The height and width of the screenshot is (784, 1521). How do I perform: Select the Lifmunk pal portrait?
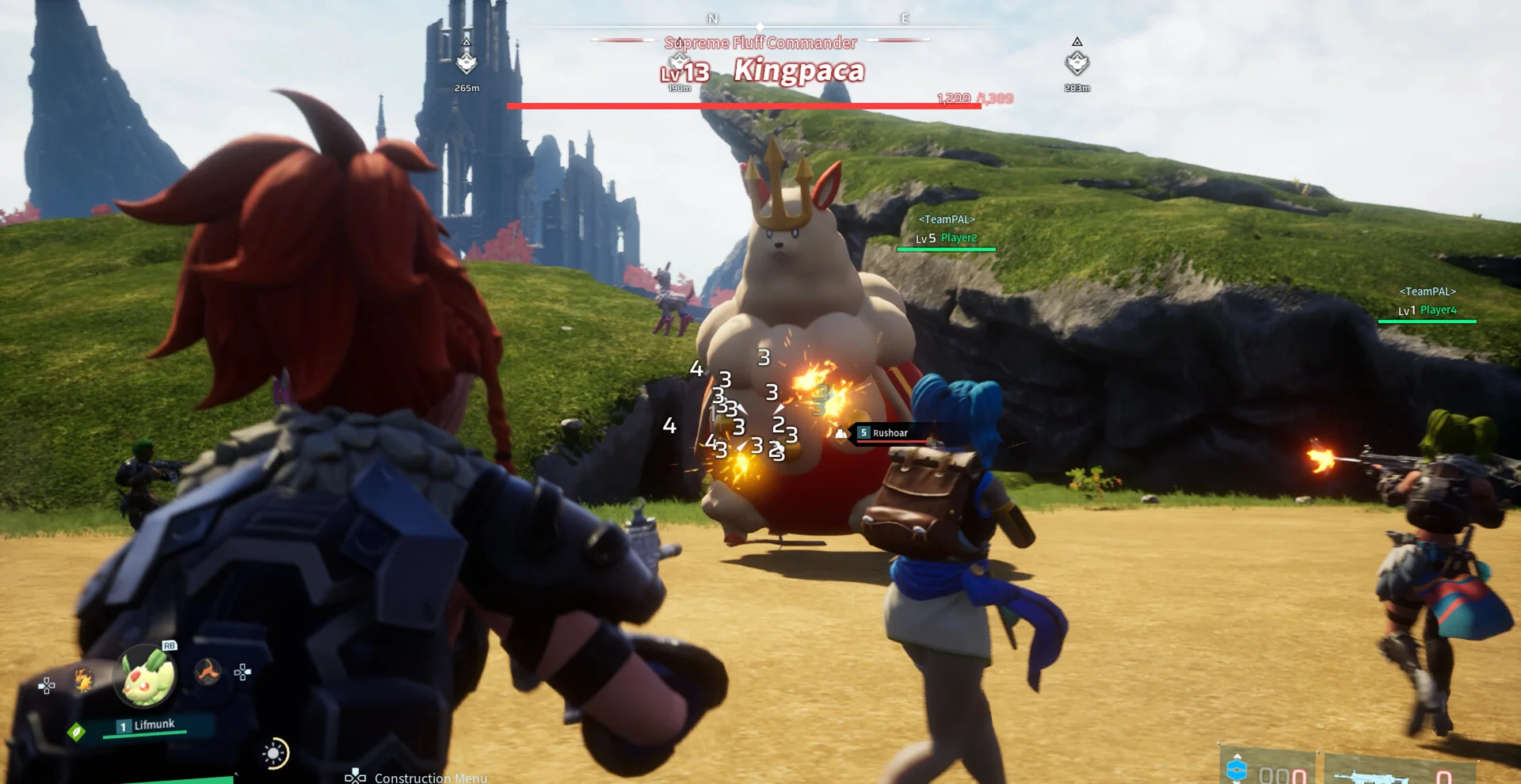coord(146,676)
